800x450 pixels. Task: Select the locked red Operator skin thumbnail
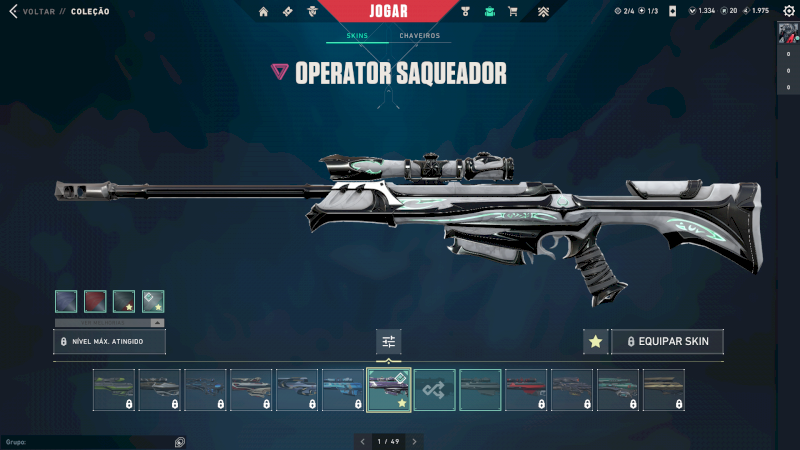point(526,390)
